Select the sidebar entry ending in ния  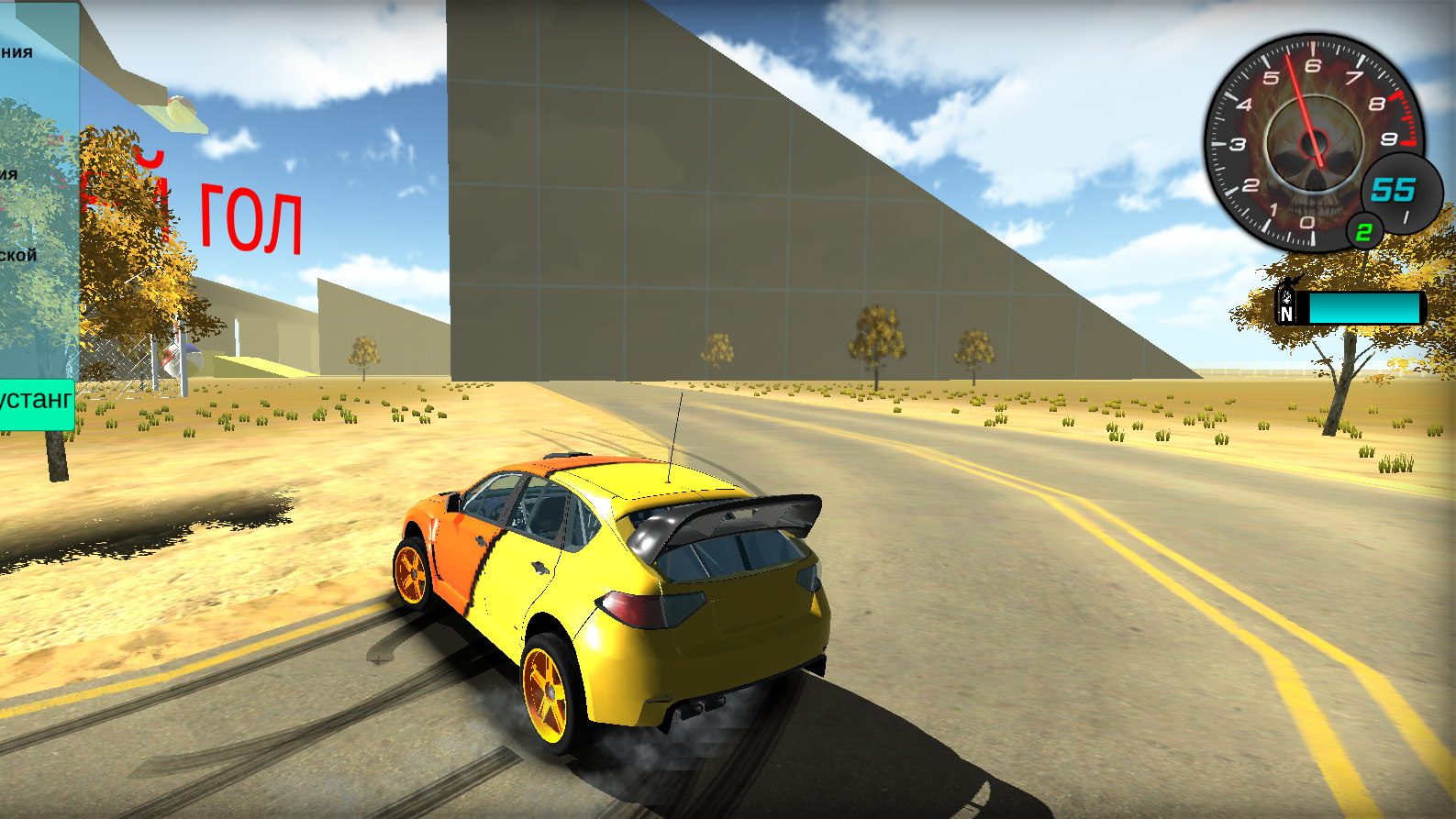click(x=18, y=51)
